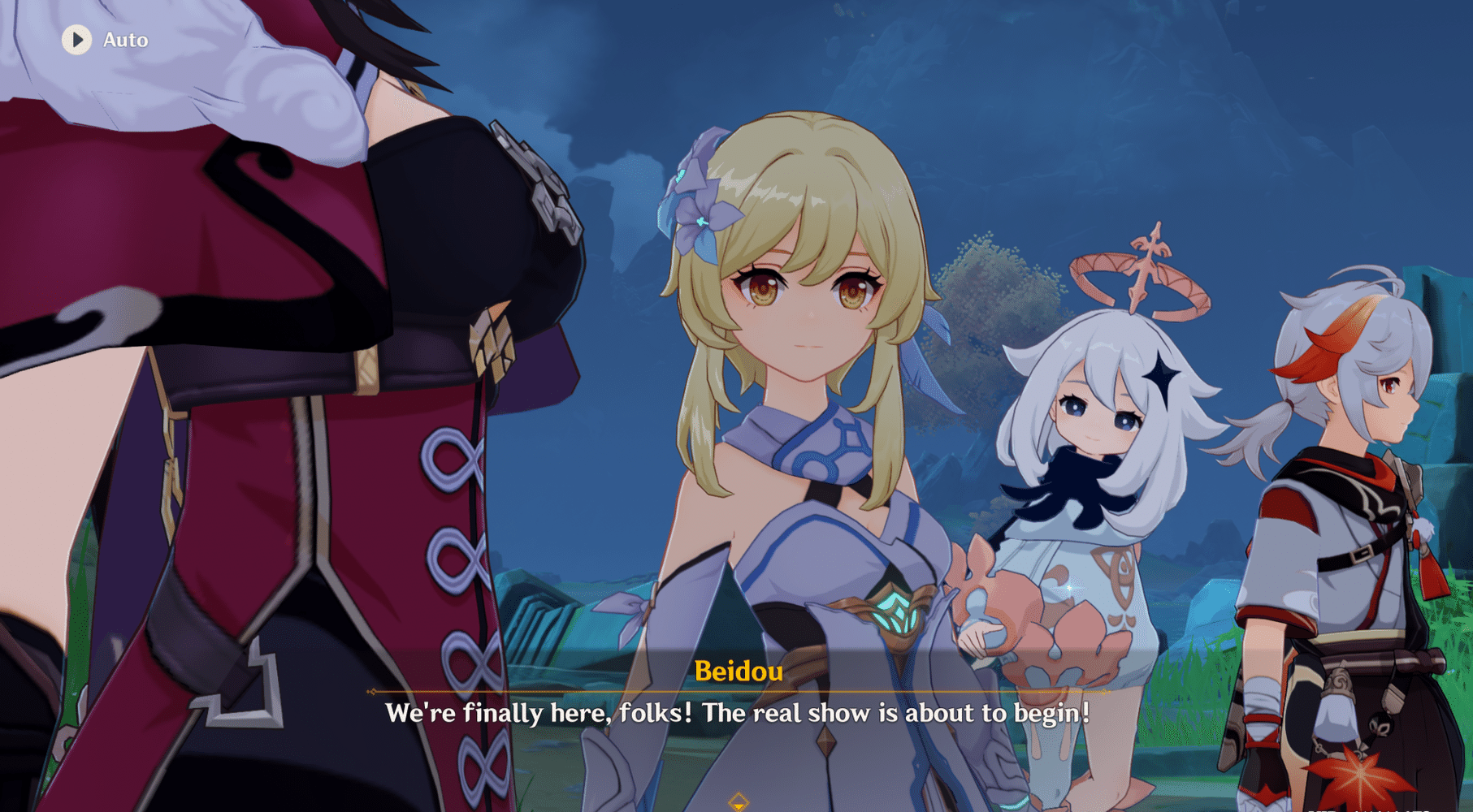
Task: Click the speaker name Beidou label
Action: coord(740,672)
